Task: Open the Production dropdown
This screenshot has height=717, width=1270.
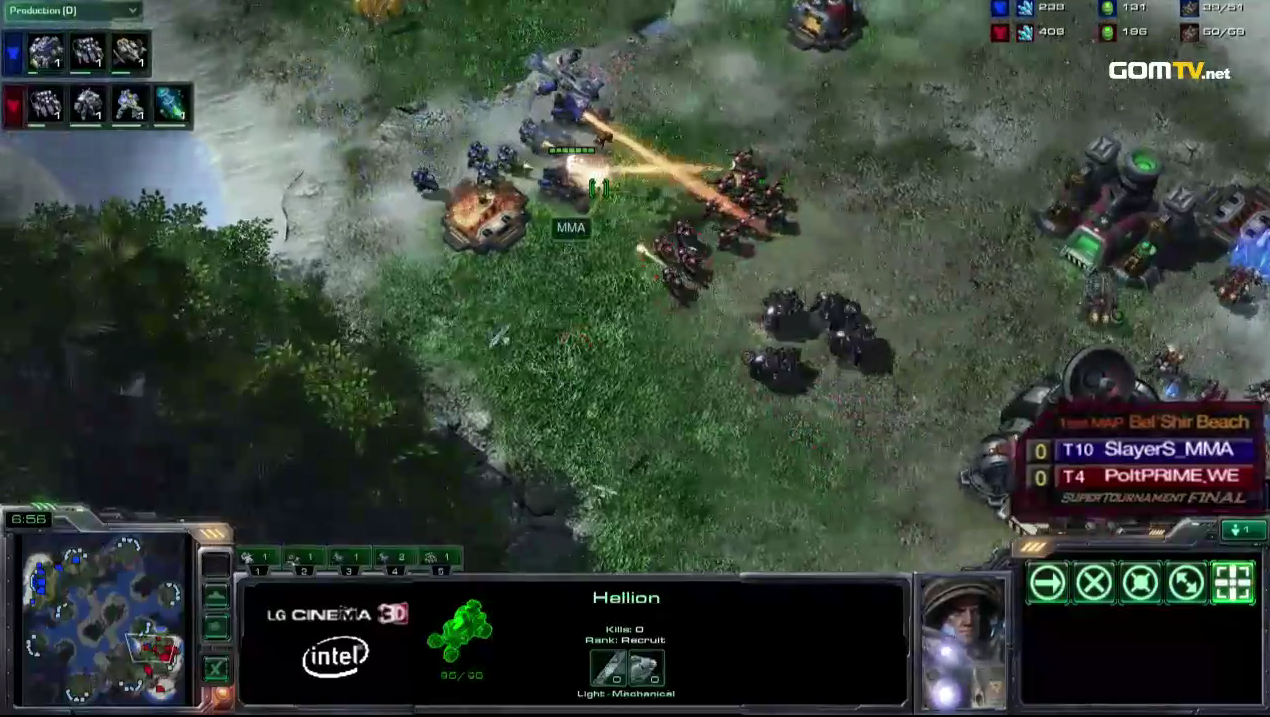Action: (x=72, y=11)
